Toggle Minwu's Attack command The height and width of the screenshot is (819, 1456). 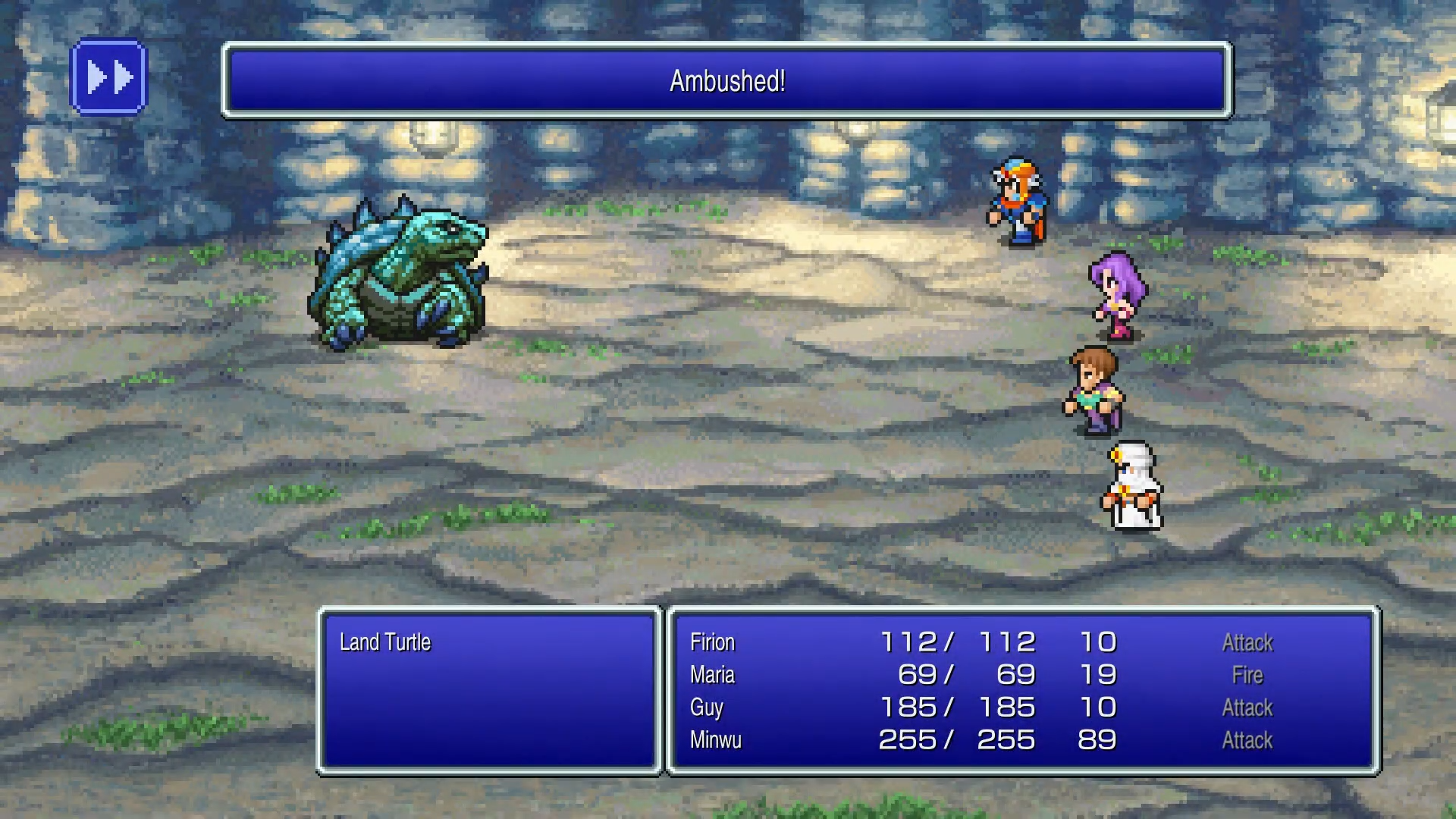coord(1247,740)
